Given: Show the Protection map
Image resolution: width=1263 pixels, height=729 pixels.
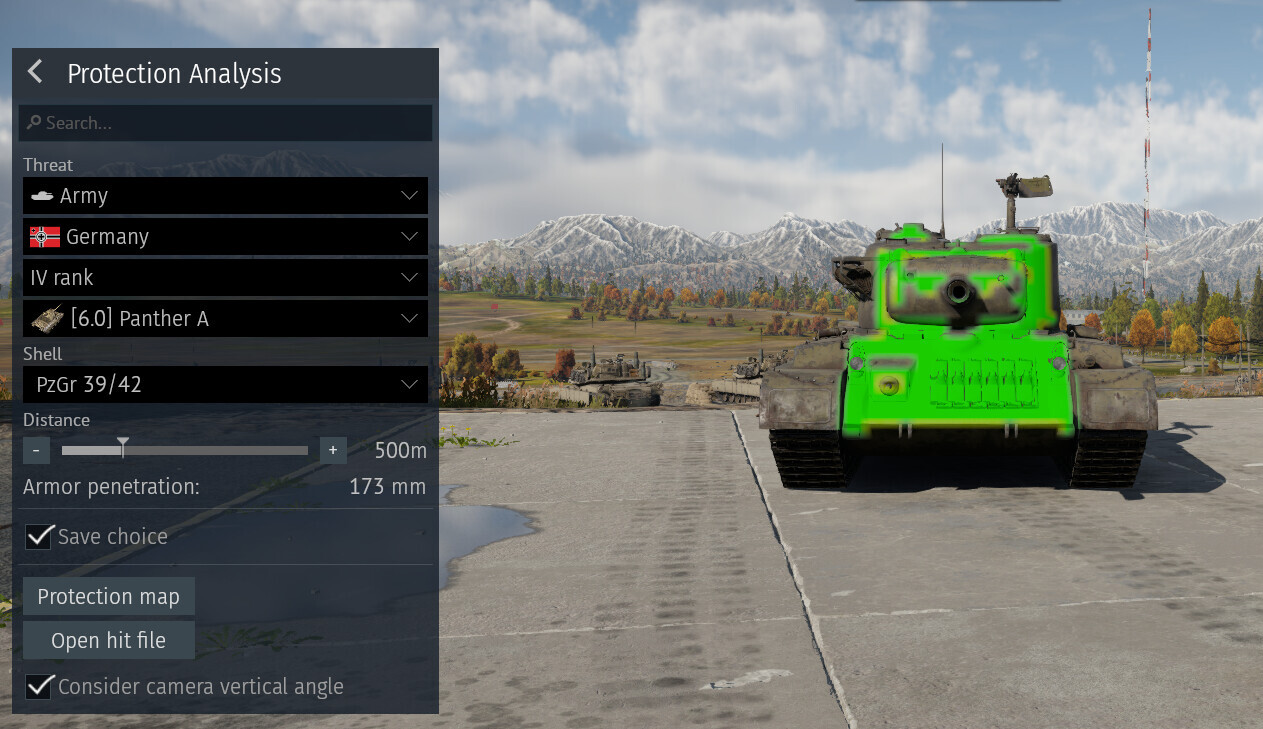Looking at the screenshot, I should (x=108, y=596).
